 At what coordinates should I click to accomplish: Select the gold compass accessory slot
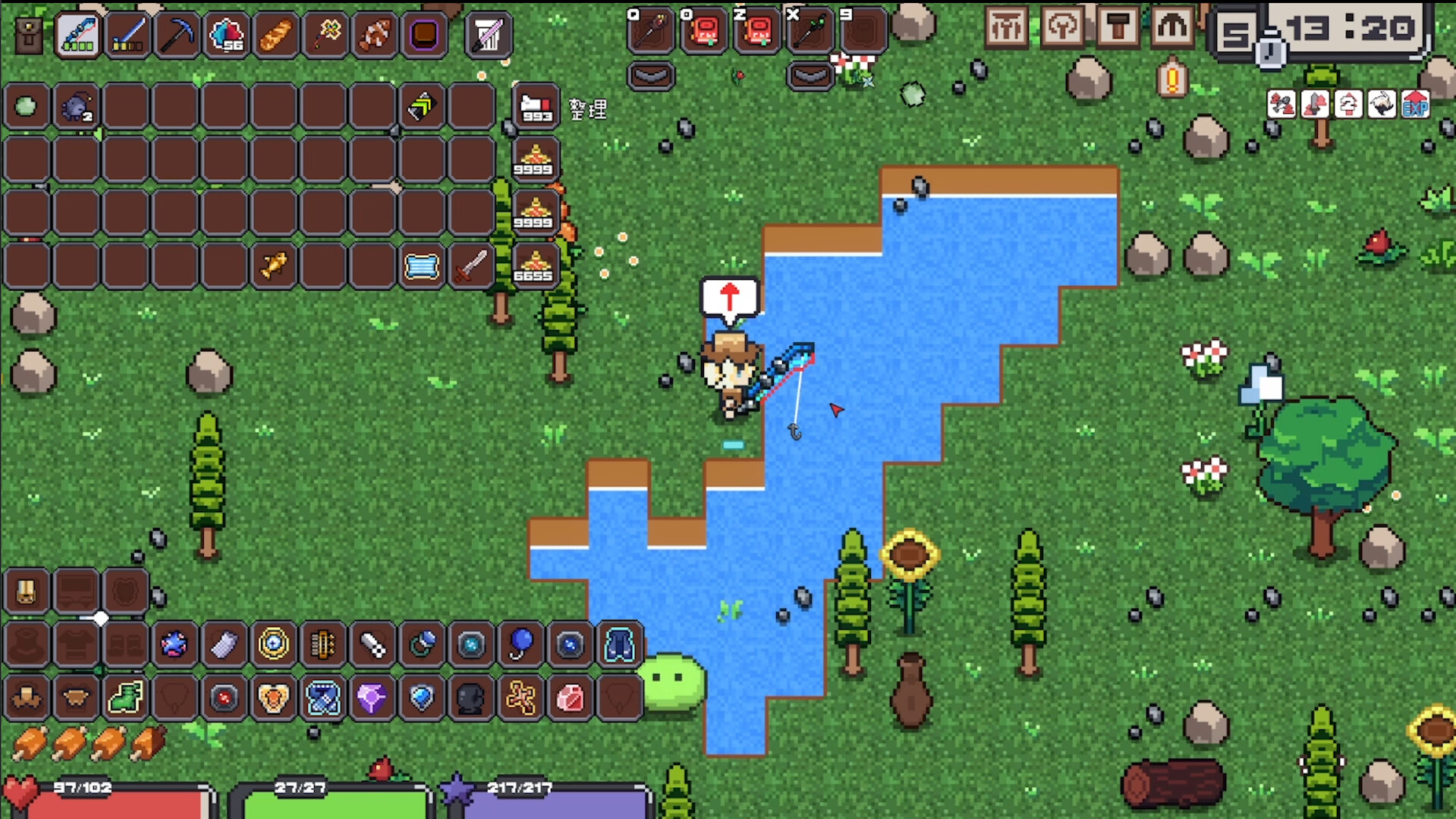[273, 645]
